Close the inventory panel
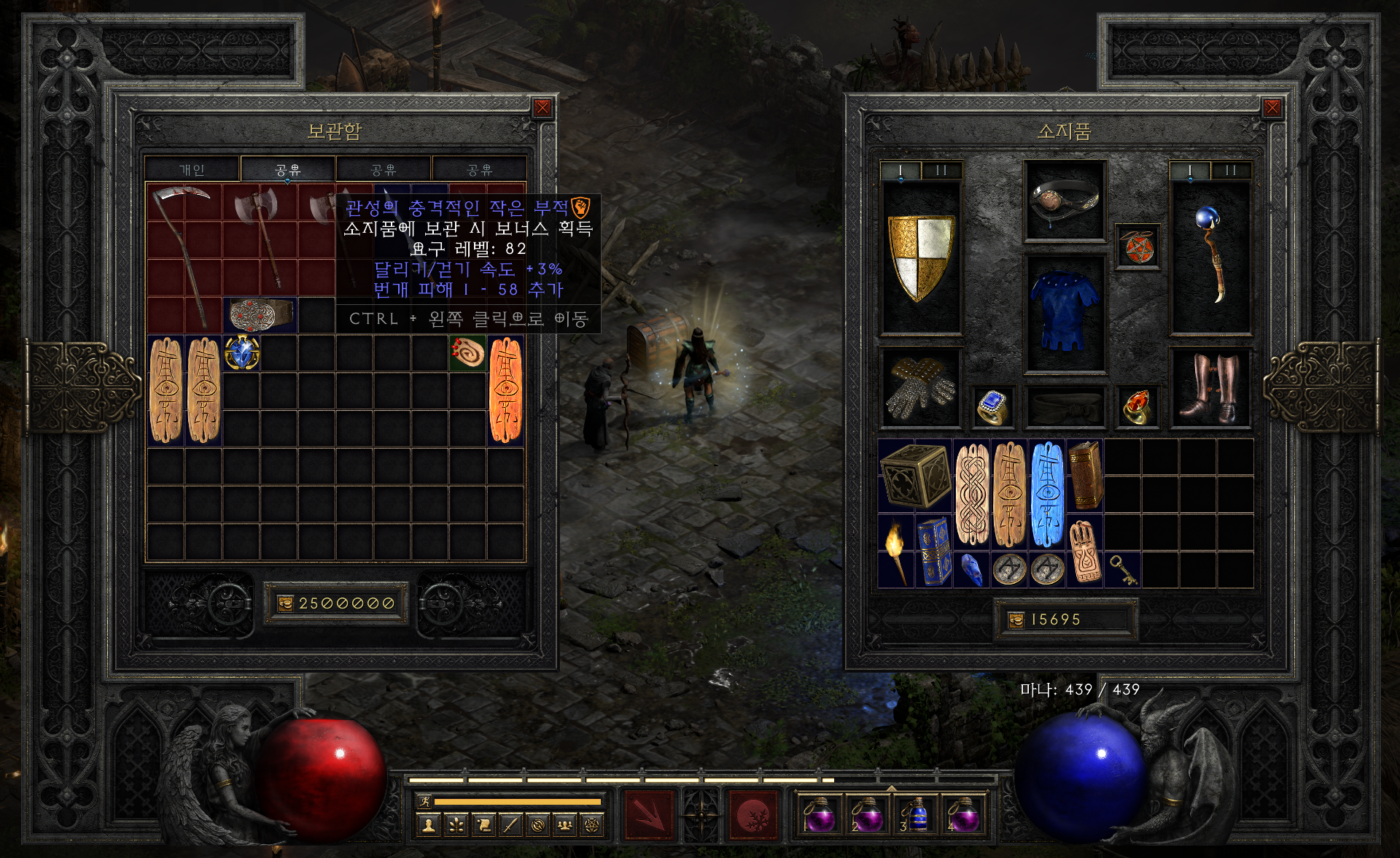The height and width of the screenshot is (858, 1400). 1272,109
